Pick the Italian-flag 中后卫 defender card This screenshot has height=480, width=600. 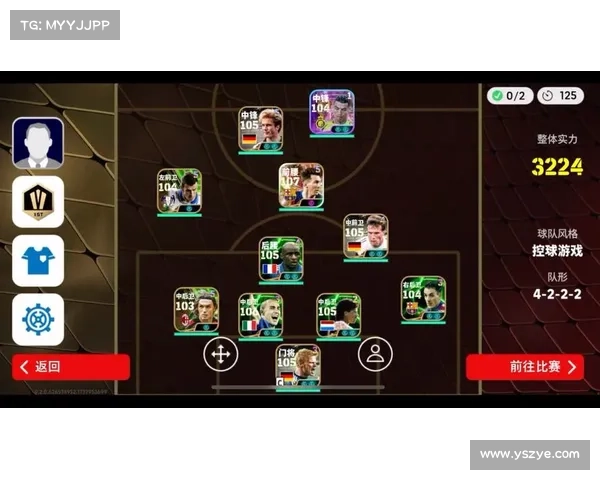point(261,315)
